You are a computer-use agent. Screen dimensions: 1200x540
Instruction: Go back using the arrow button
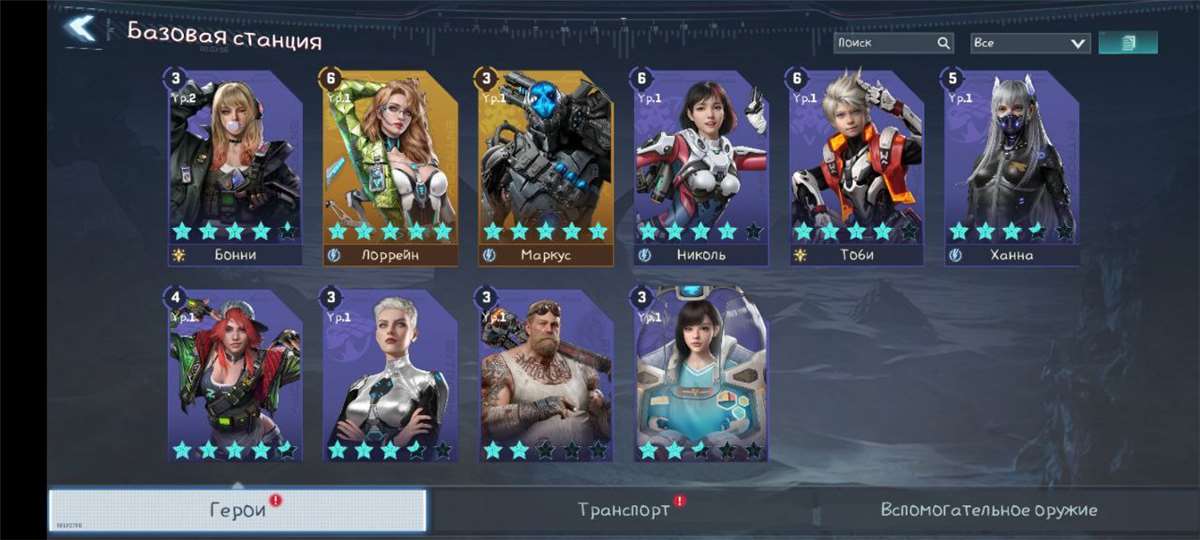pyautogui.click(x=80, y=29)
